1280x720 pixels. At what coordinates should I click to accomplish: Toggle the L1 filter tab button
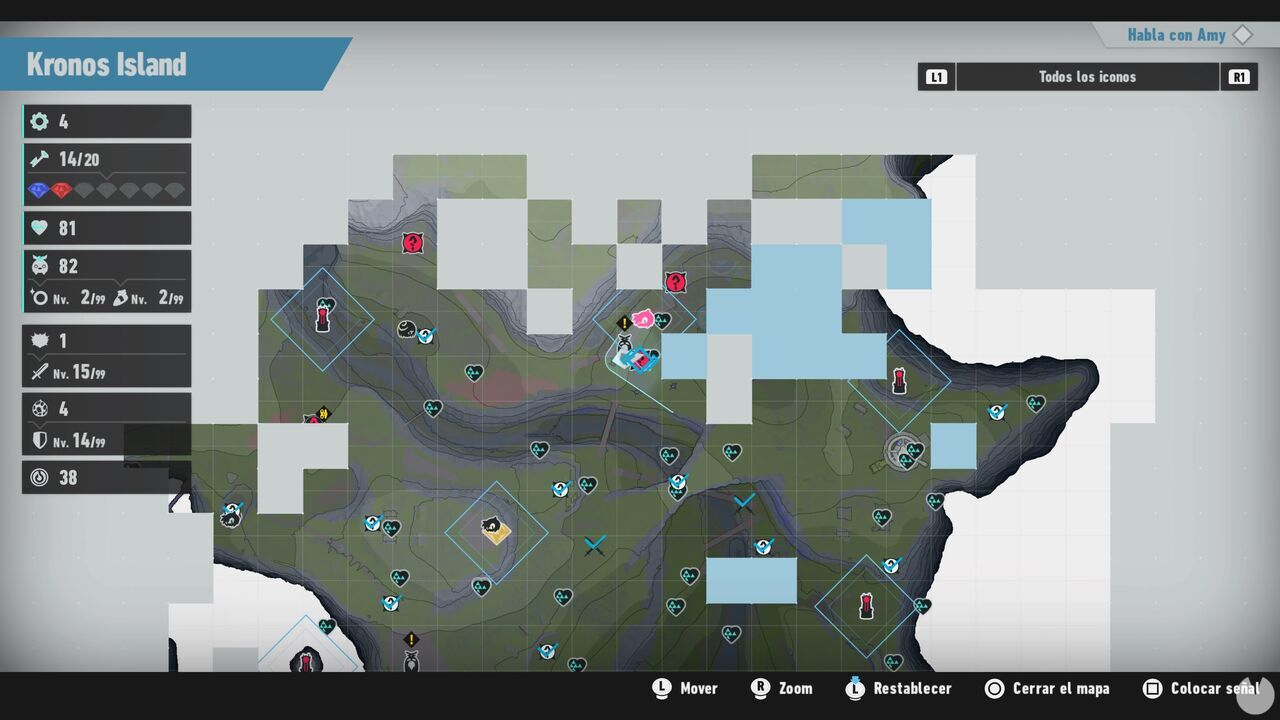936,76
